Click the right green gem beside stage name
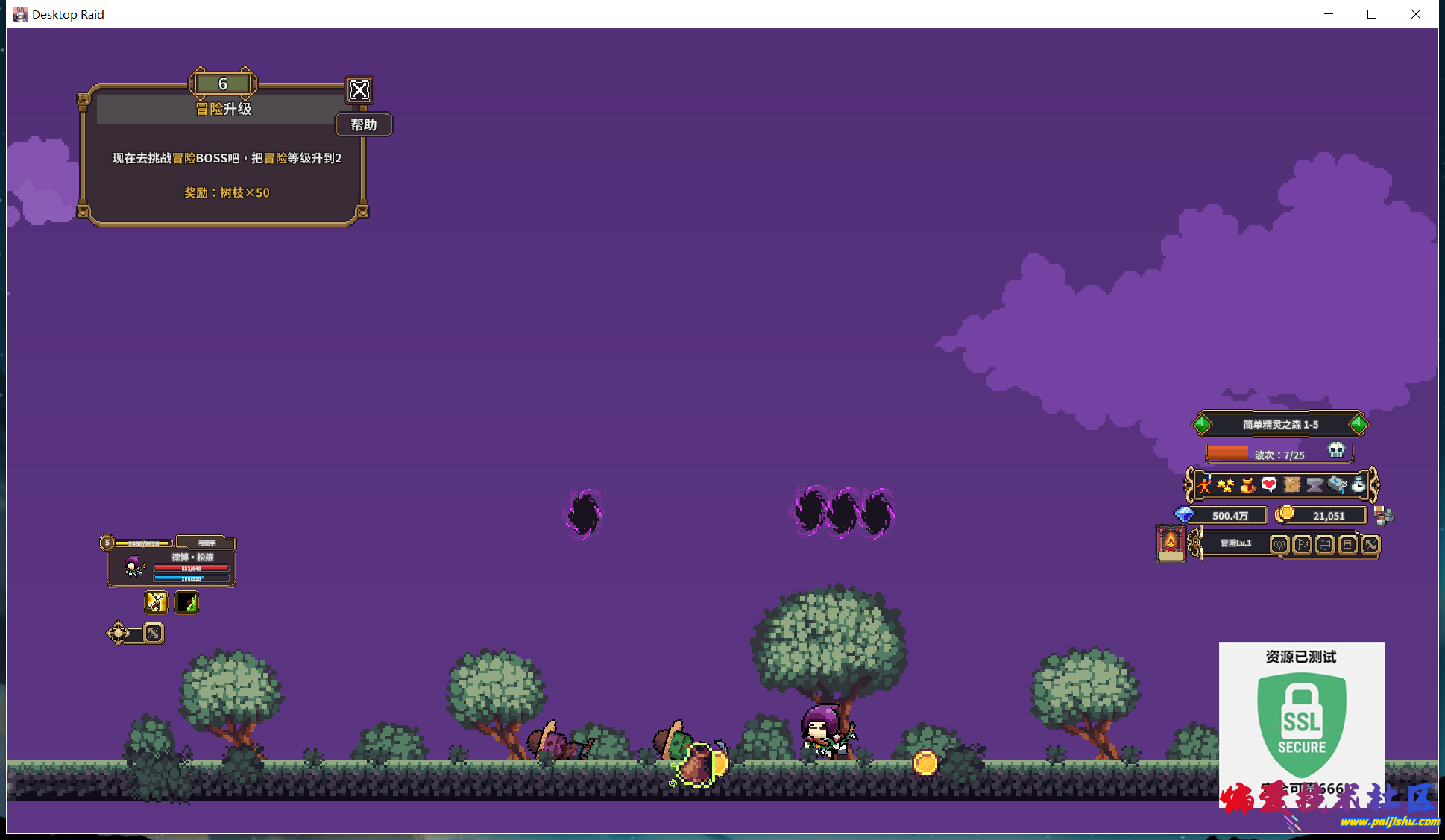The image size is (1445, 840). tap(1359, 424)
